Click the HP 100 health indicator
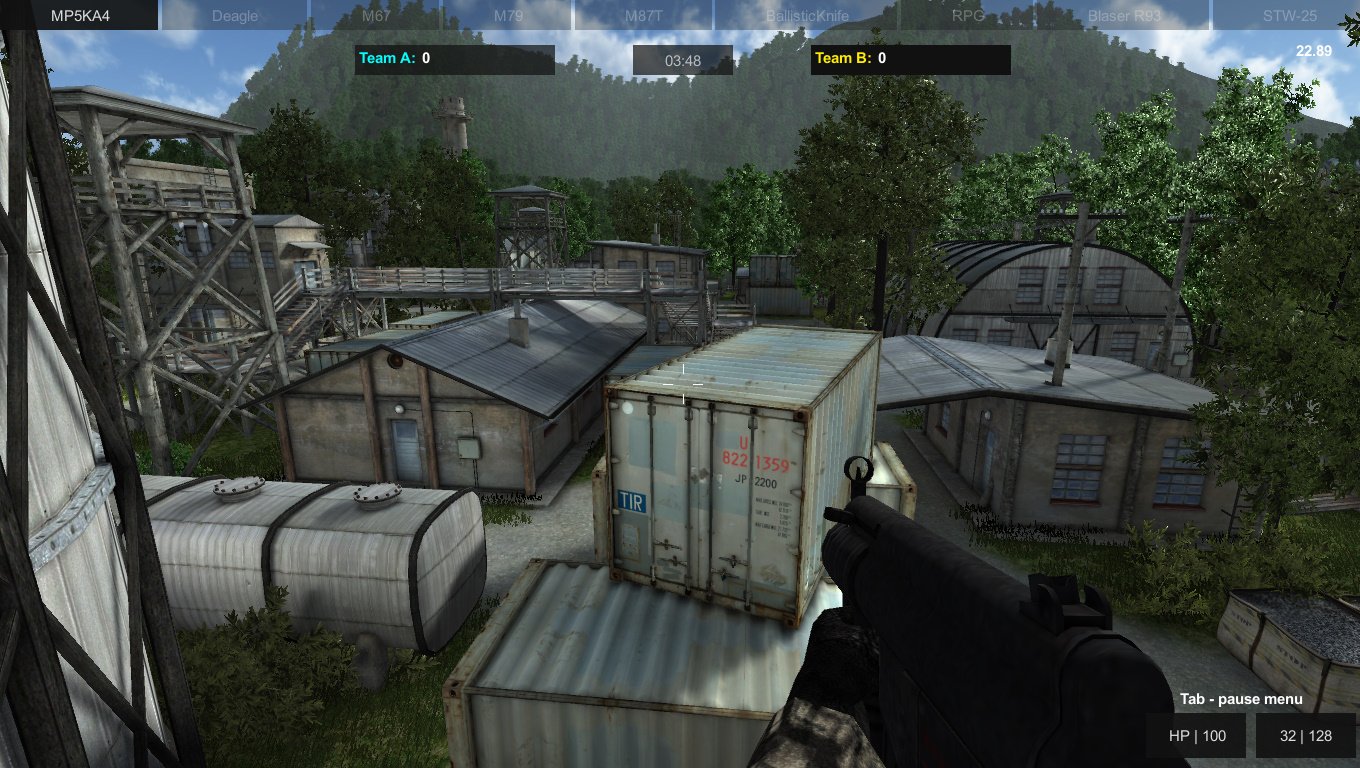1360x768 pixels. click(x=1196, y=735)
